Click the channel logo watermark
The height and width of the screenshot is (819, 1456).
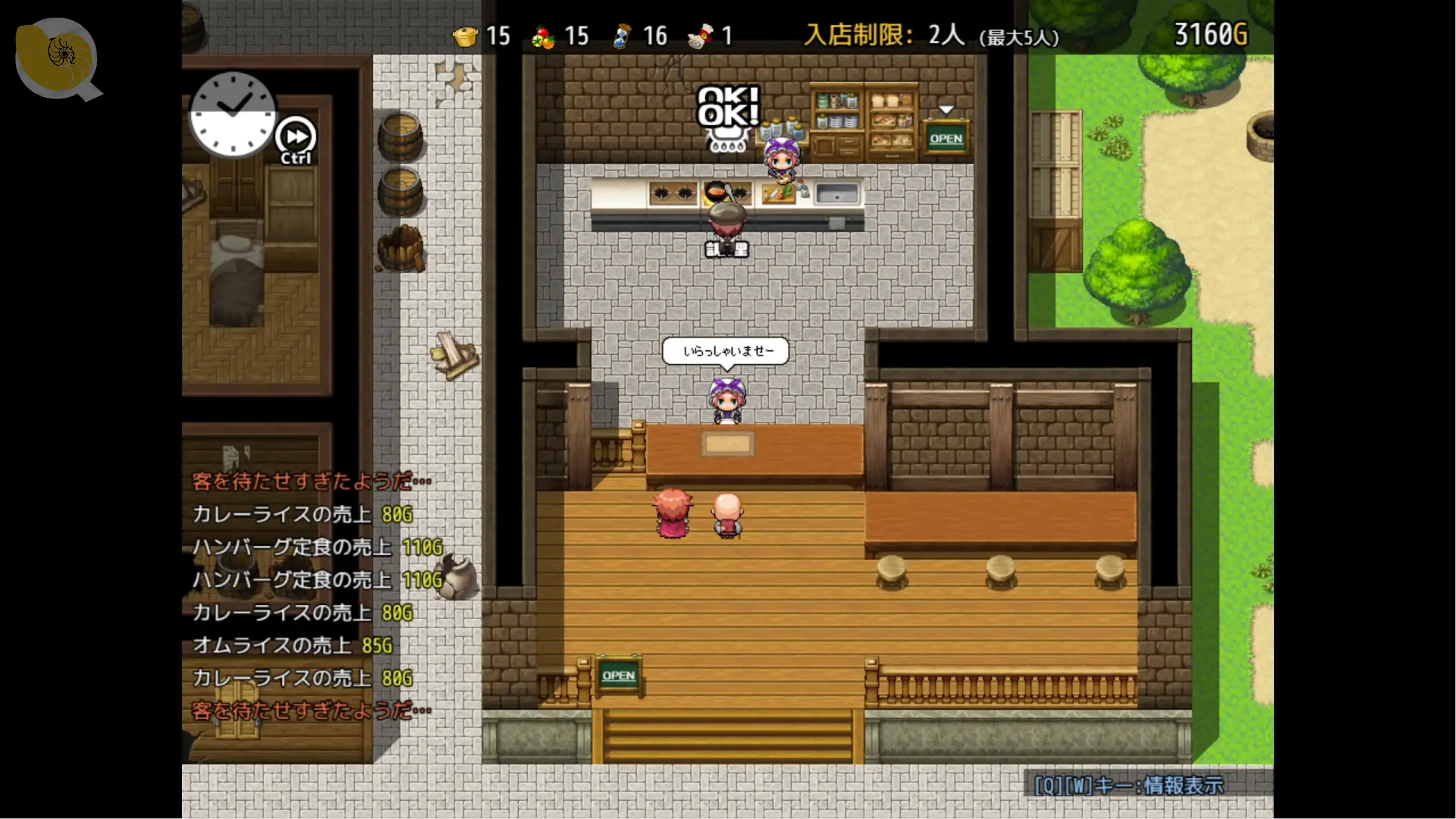[57, 58]
